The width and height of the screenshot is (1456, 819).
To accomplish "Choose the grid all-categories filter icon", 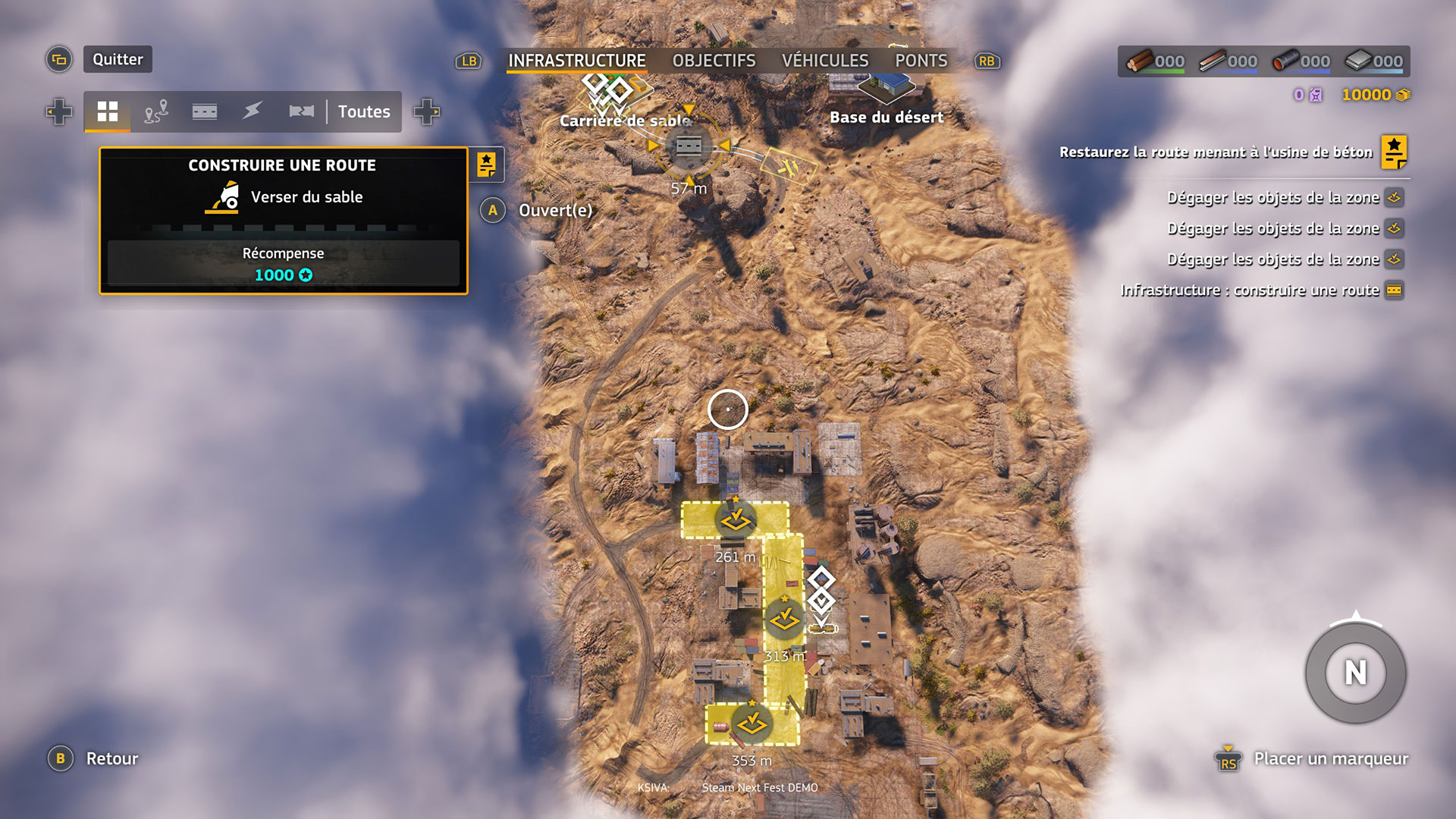I will (x=108, y=111).
